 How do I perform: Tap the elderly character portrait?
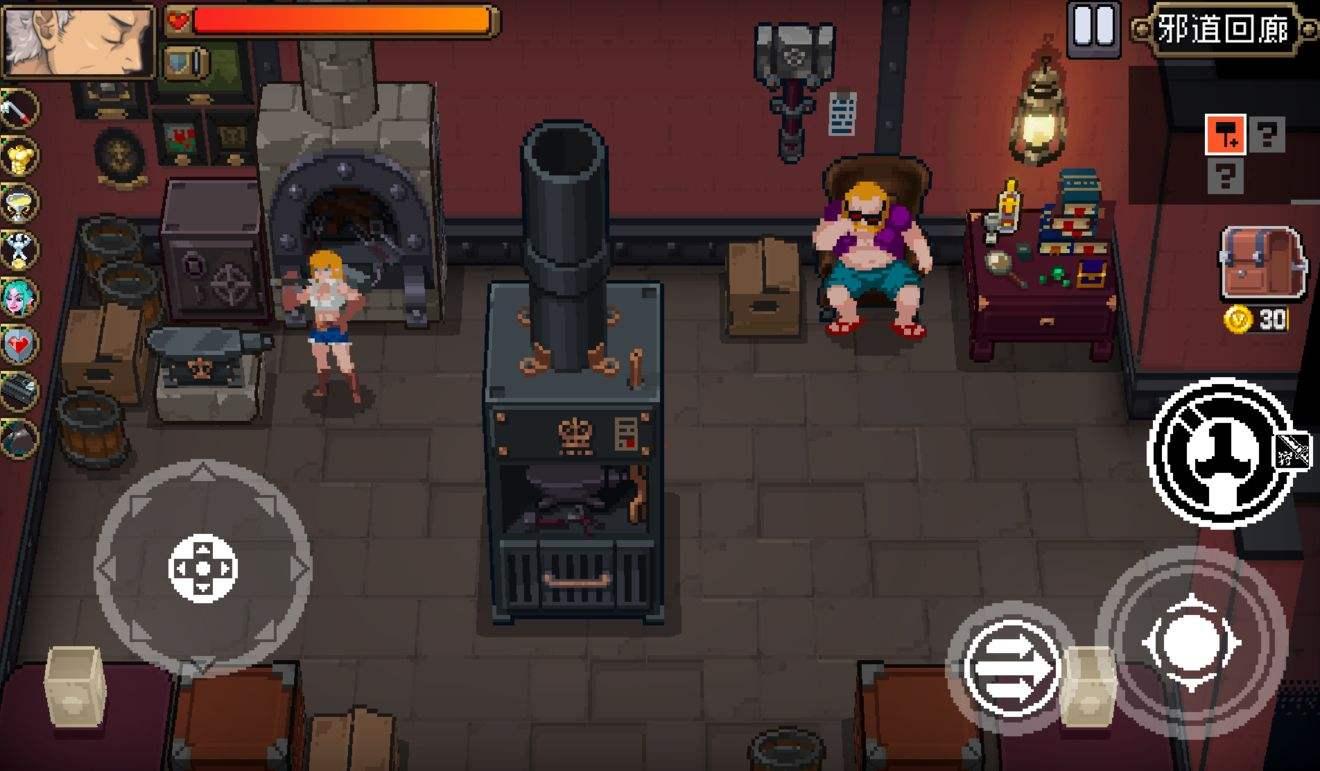click(78, 41)
